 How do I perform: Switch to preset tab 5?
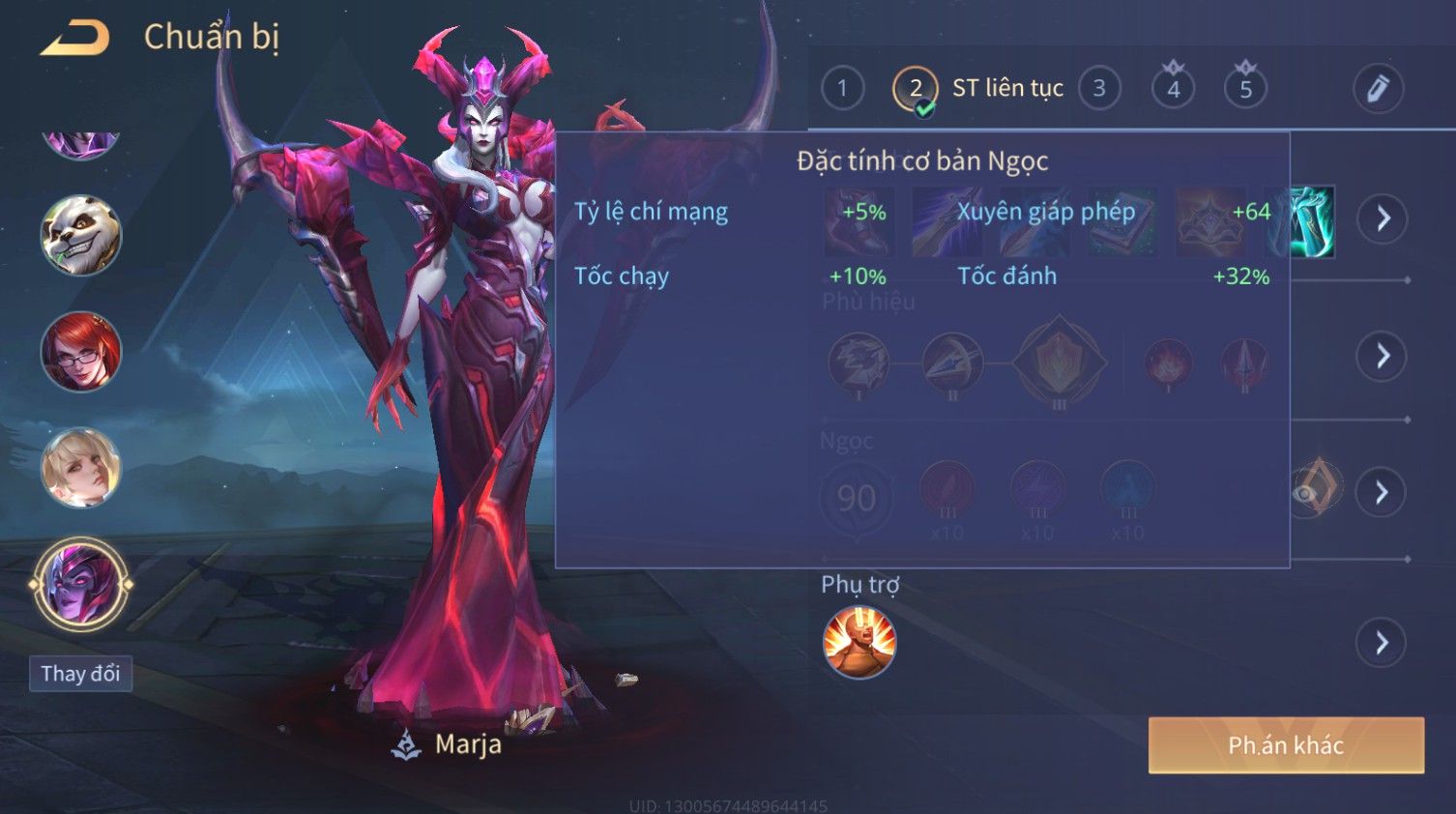pos(1245,89)
